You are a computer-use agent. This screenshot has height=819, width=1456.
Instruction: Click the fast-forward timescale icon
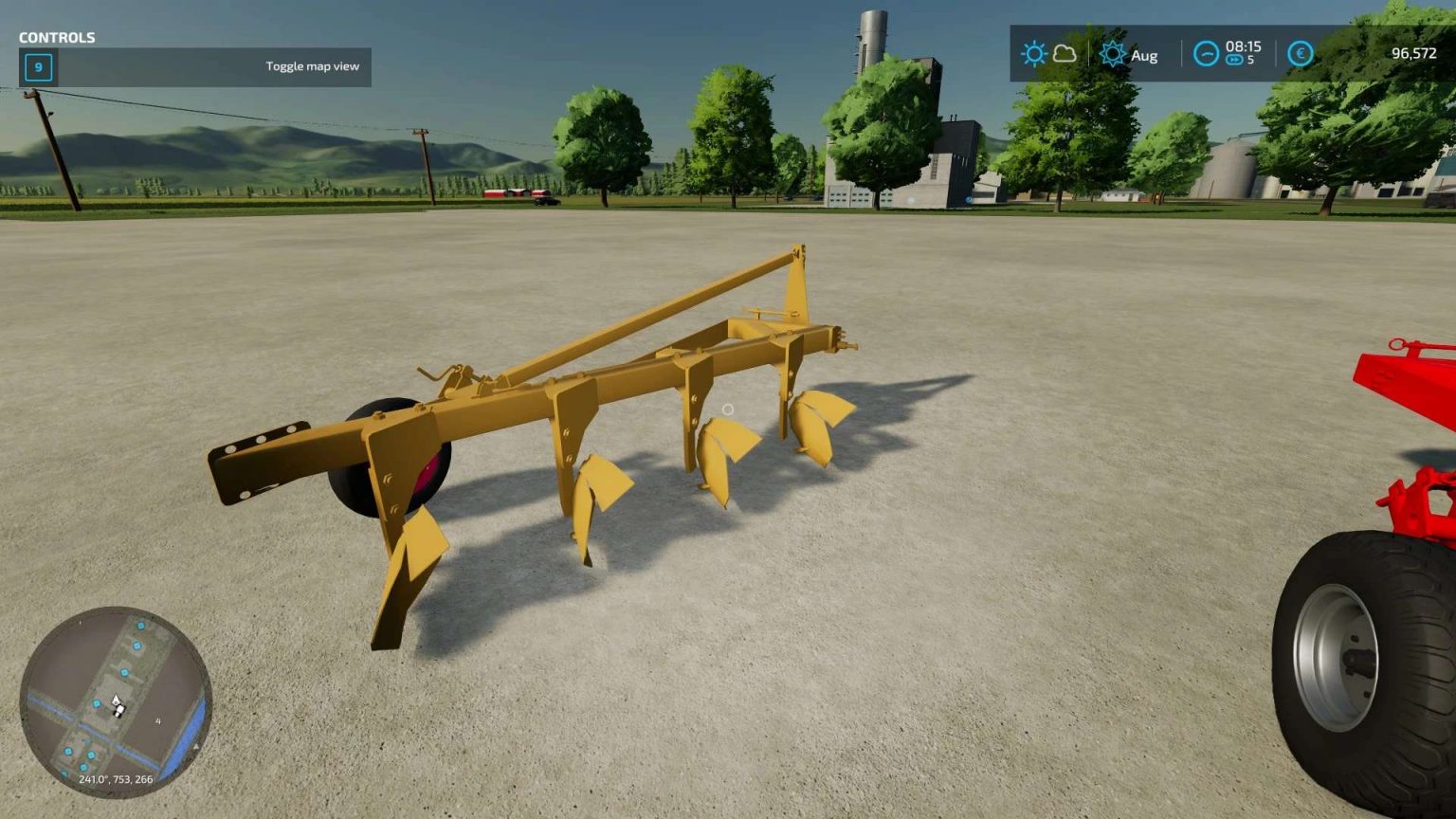[1233, 60]
